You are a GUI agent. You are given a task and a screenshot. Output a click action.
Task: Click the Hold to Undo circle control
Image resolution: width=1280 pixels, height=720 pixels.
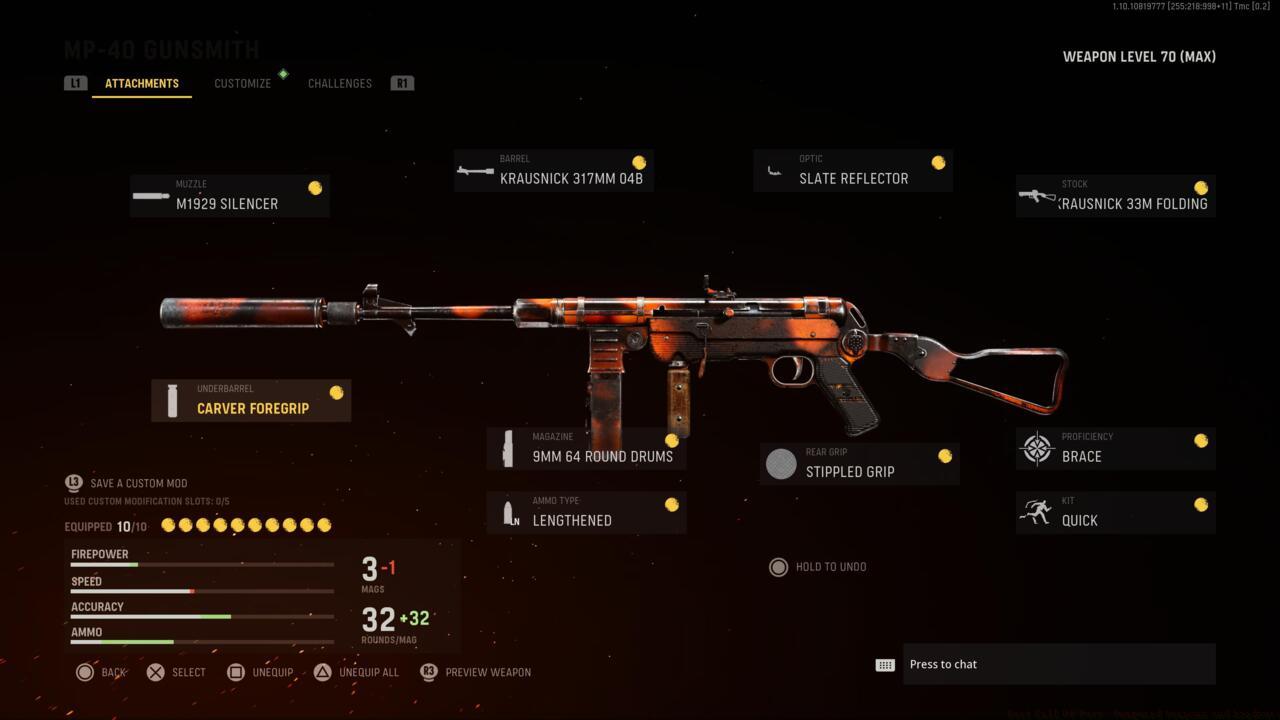tap(779, 567)
